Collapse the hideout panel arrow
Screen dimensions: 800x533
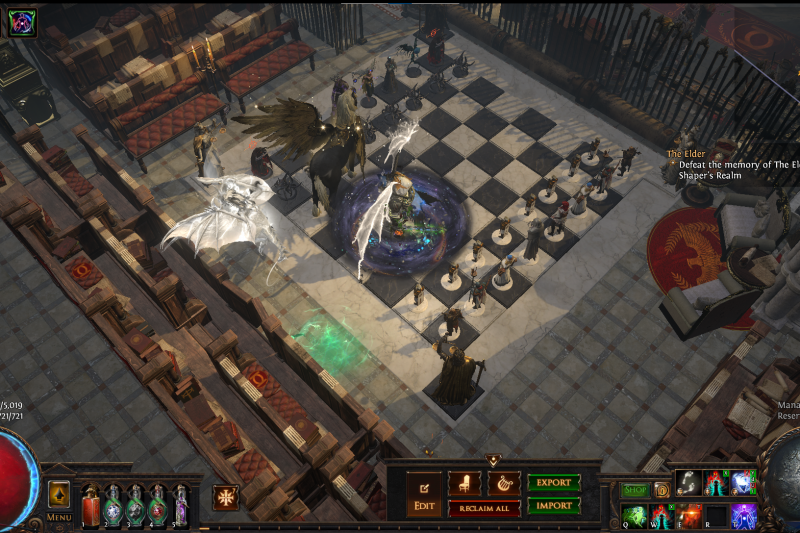pos(492,460)
